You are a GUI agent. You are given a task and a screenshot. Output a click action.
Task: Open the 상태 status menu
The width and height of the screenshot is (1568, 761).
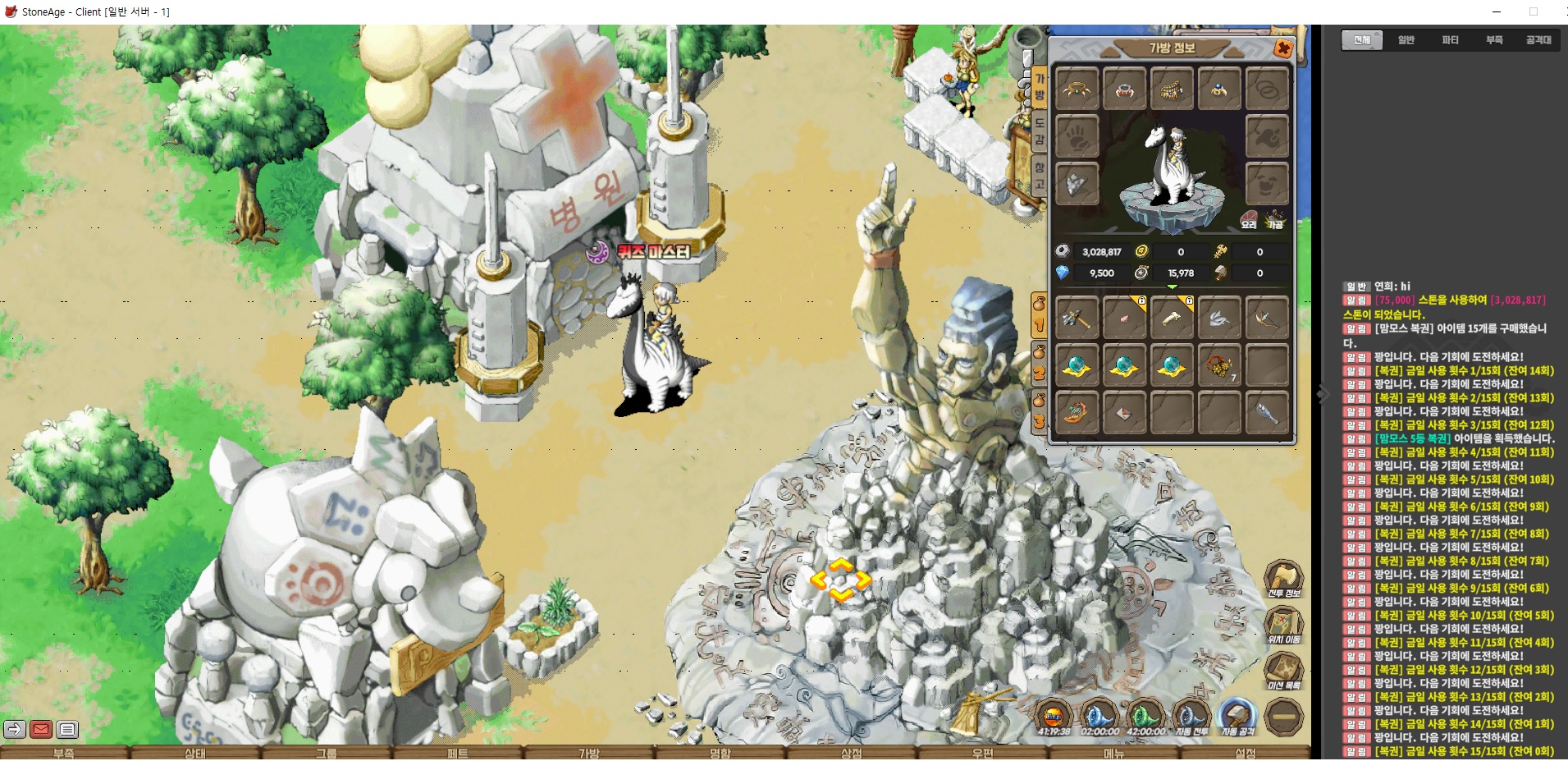coord(195,753)
